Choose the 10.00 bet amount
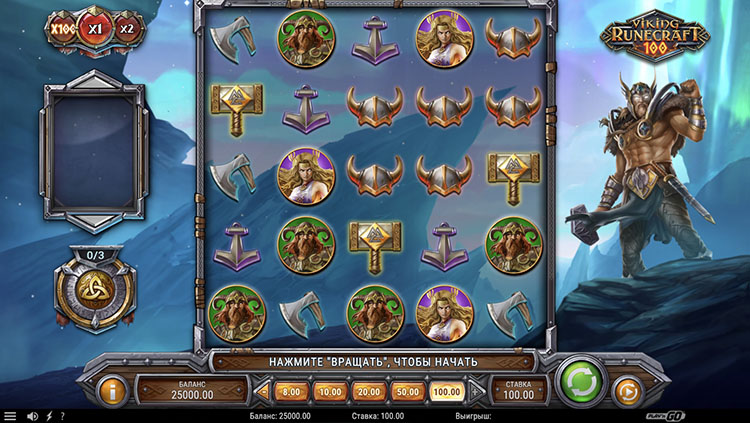 pyautogui.click(x=329, y=391)
